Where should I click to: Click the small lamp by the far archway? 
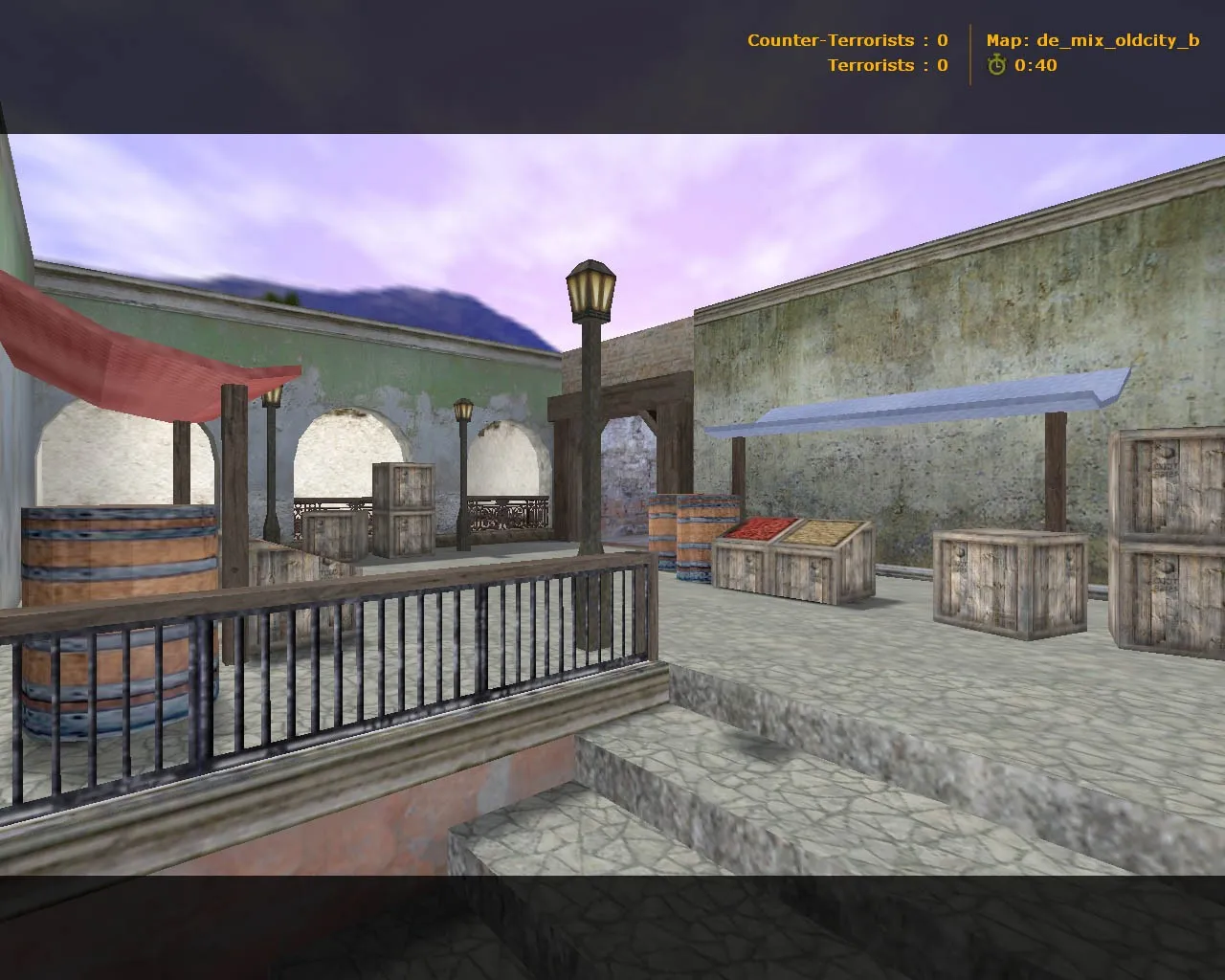coord(461,412)
